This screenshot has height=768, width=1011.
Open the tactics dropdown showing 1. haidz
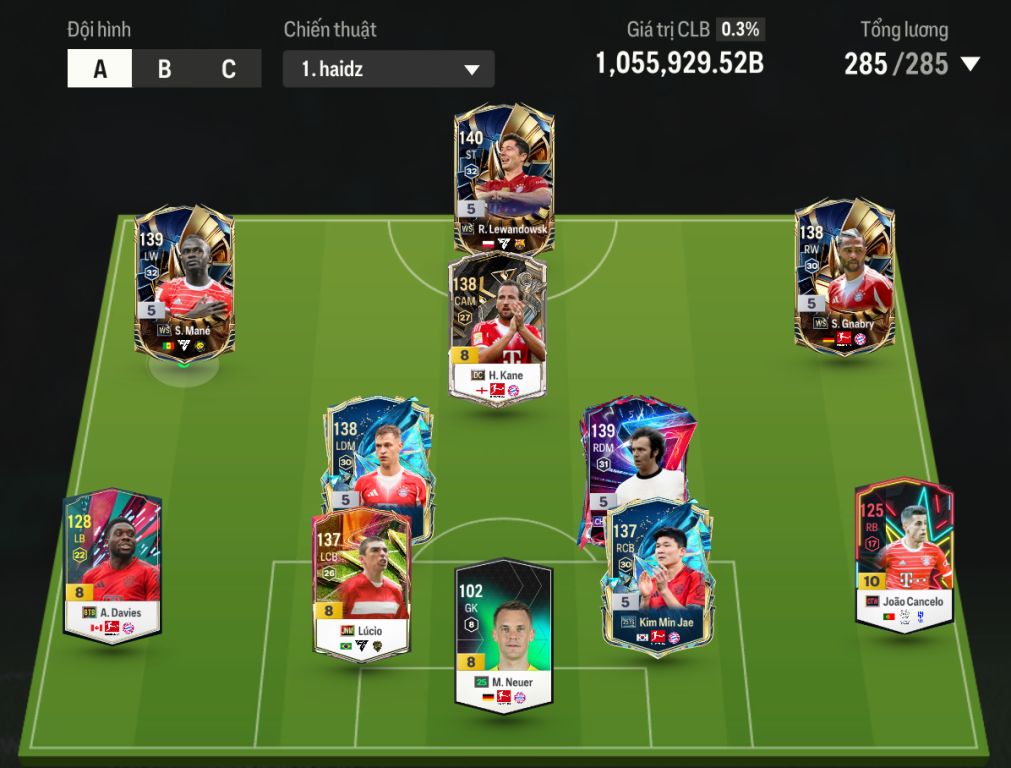(388, 70)
